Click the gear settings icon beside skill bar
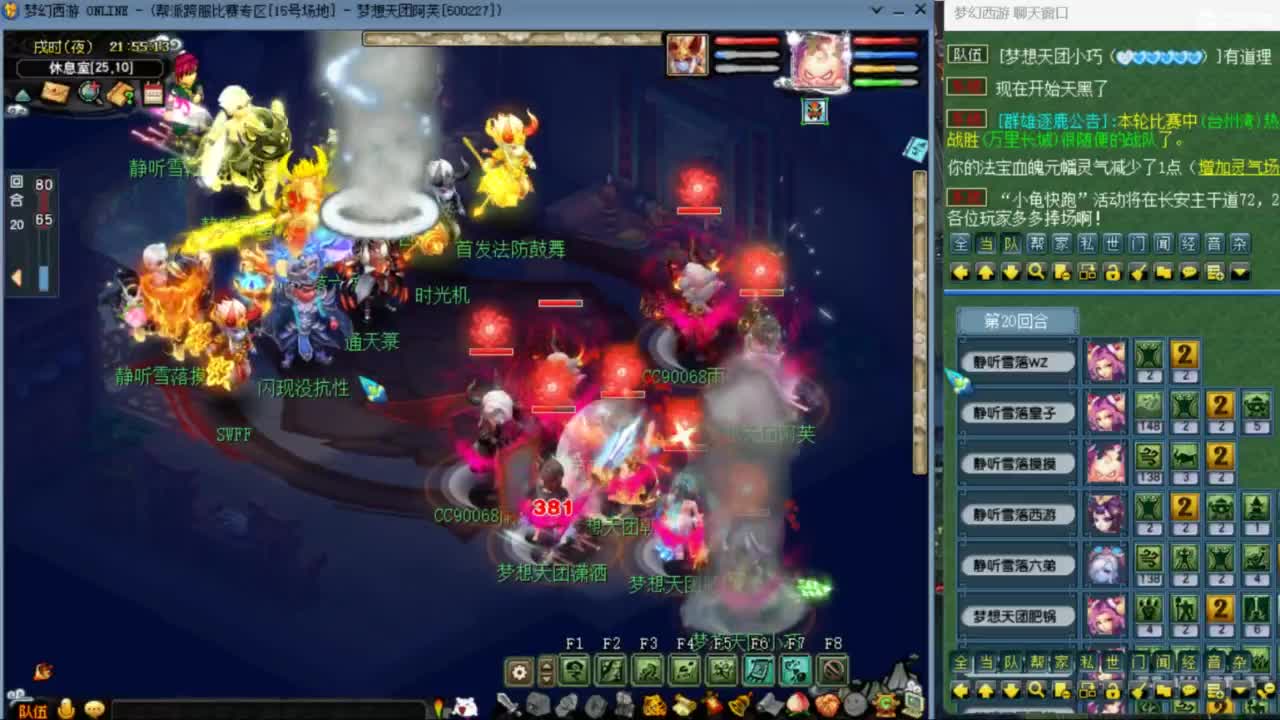Viewport: 1280px width, 720px height. 518,670
